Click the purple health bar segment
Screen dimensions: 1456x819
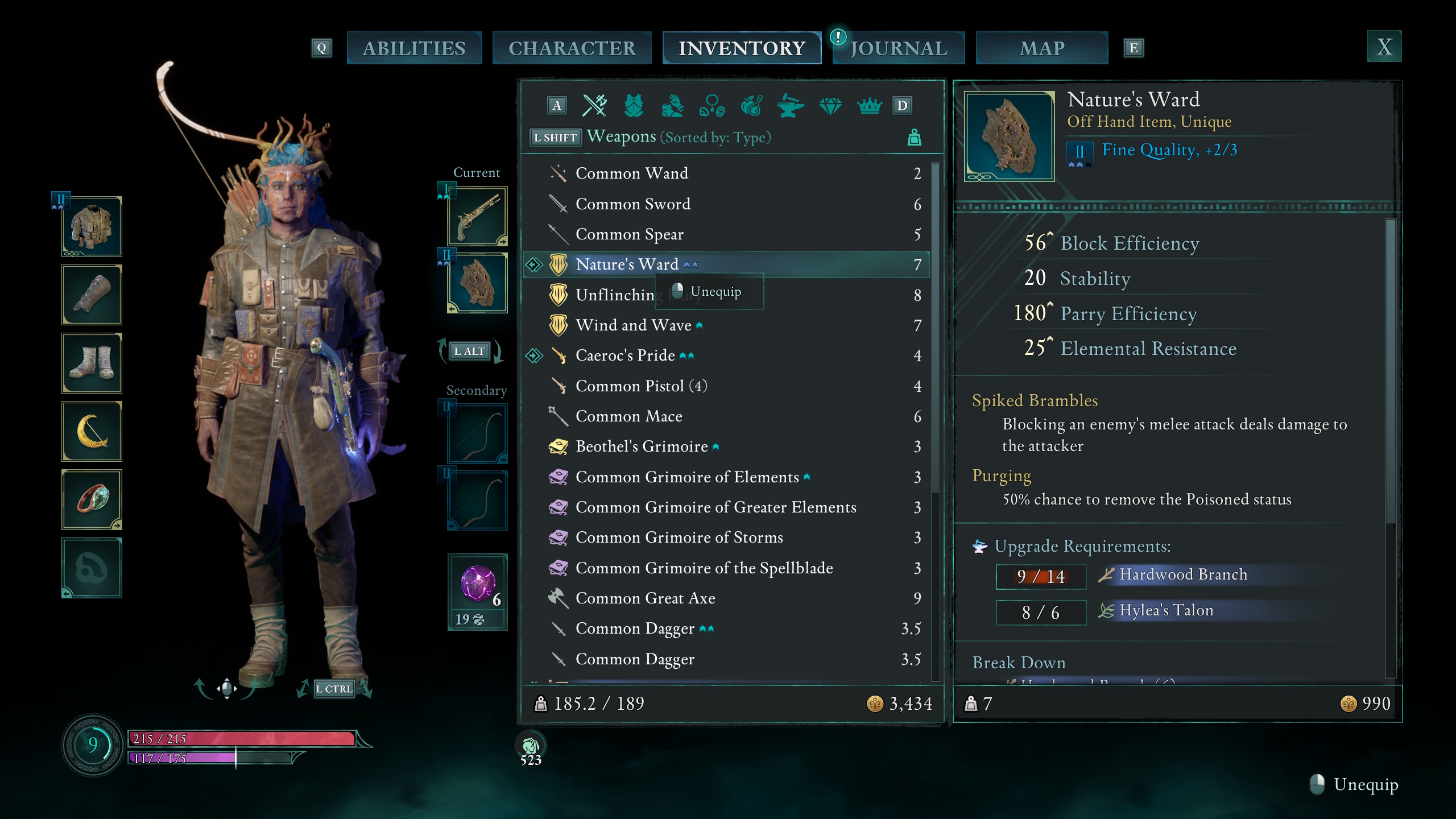click(x=182, y=757)
